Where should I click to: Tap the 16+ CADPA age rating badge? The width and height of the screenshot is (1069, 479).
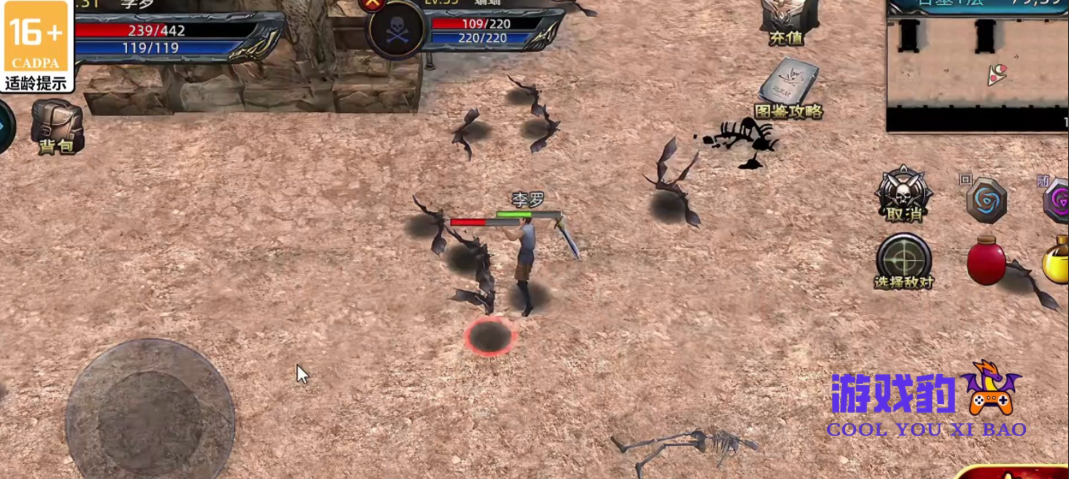click(x=37, y=46)
